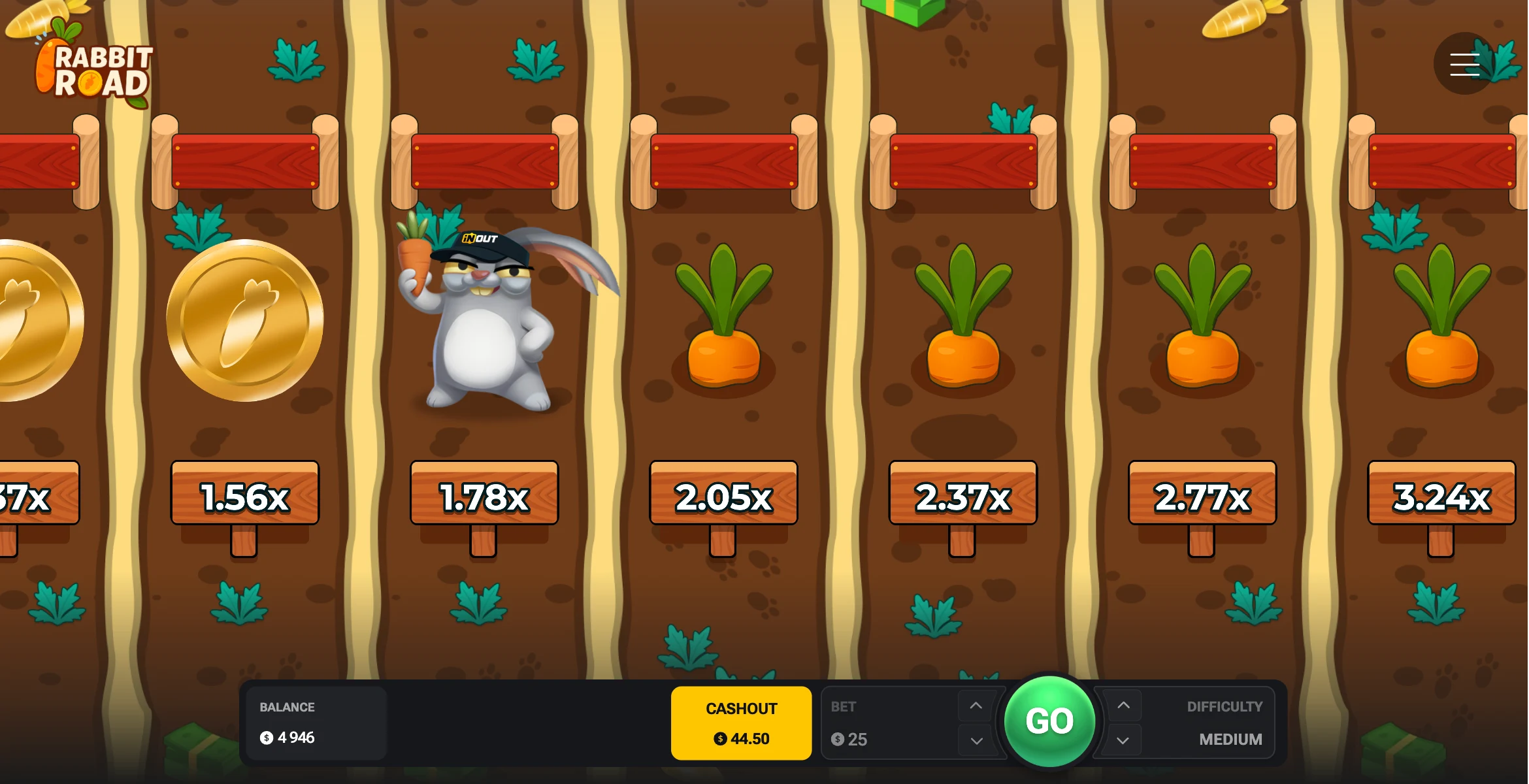Click the bet amount field
The image size is (1529, 784).
click(889, 739)
